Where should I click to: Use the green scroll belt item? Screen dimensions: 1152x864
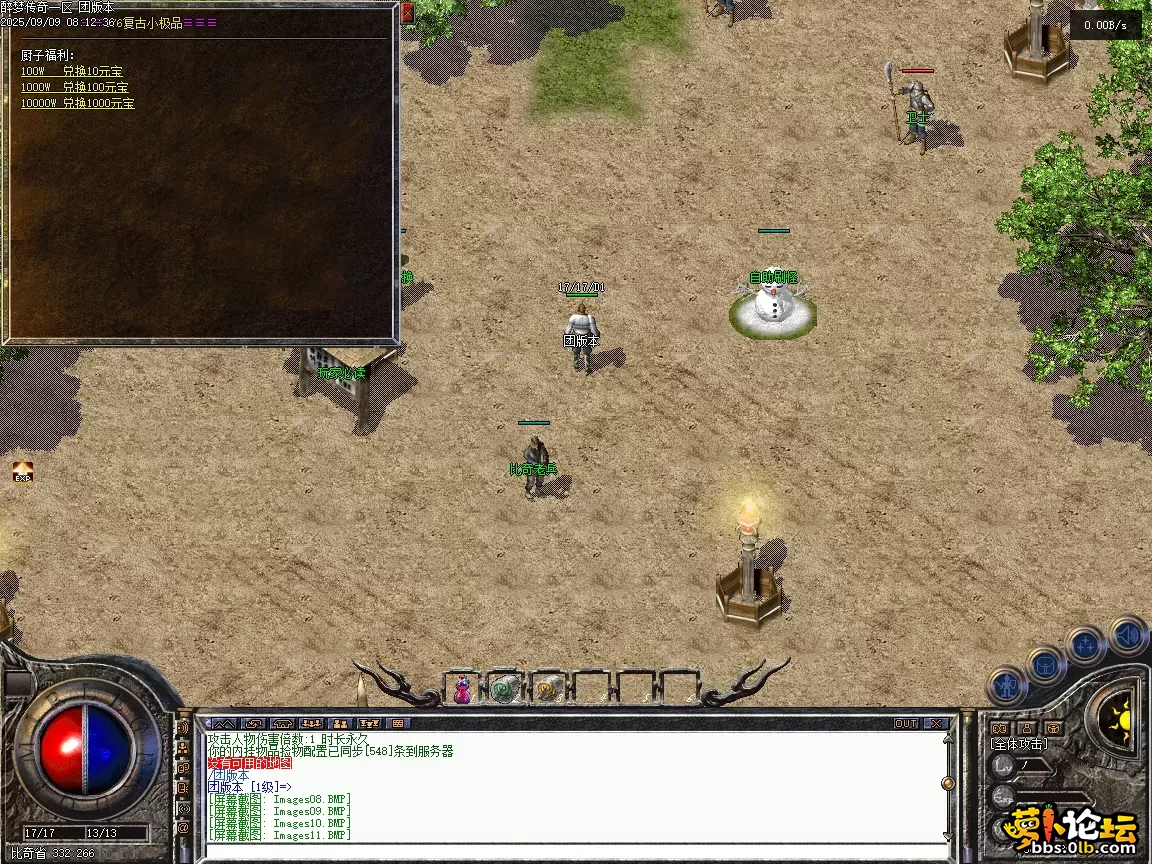[504, 688]
